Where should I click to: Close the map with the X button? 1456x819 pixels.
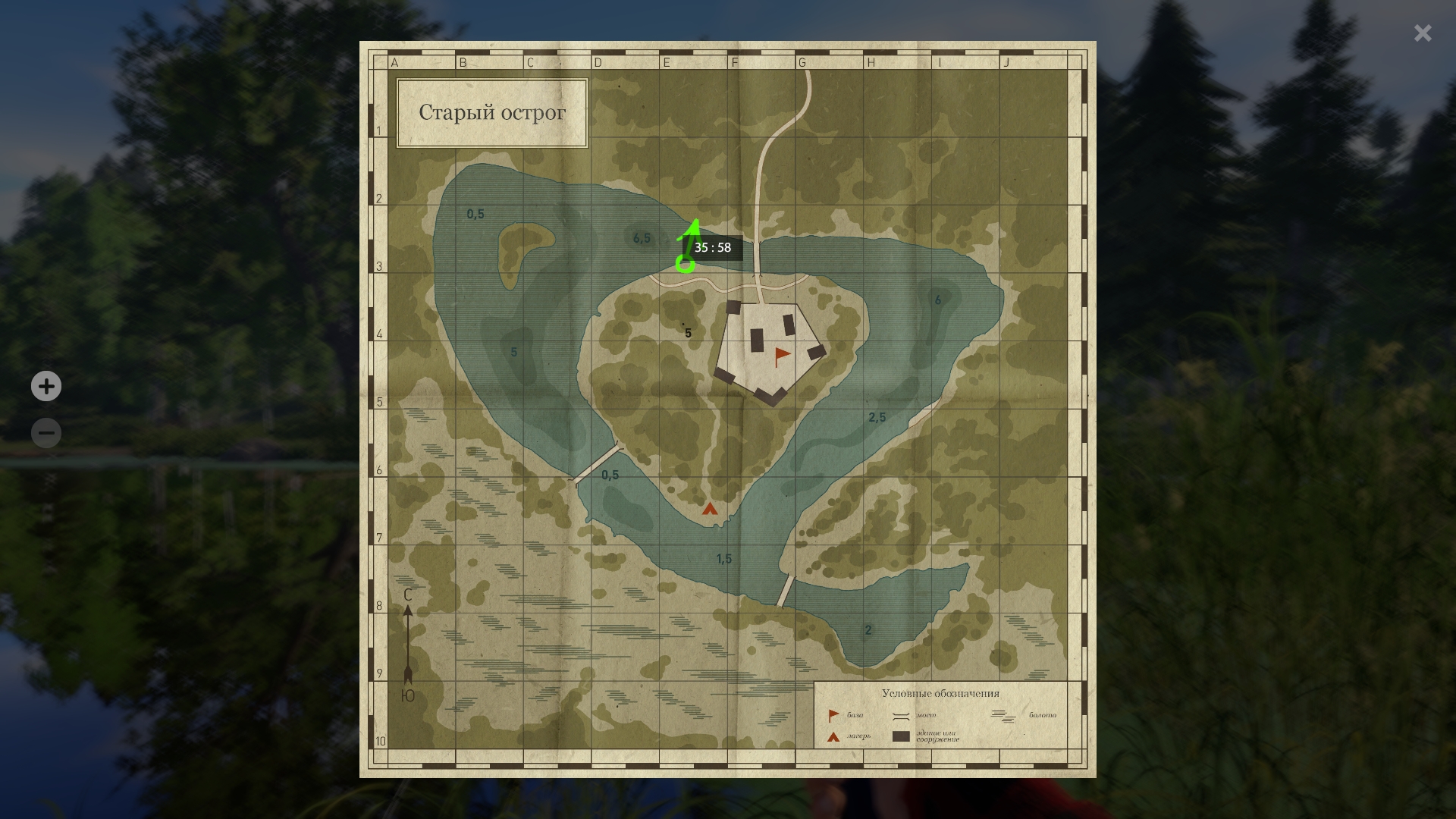1422,33
